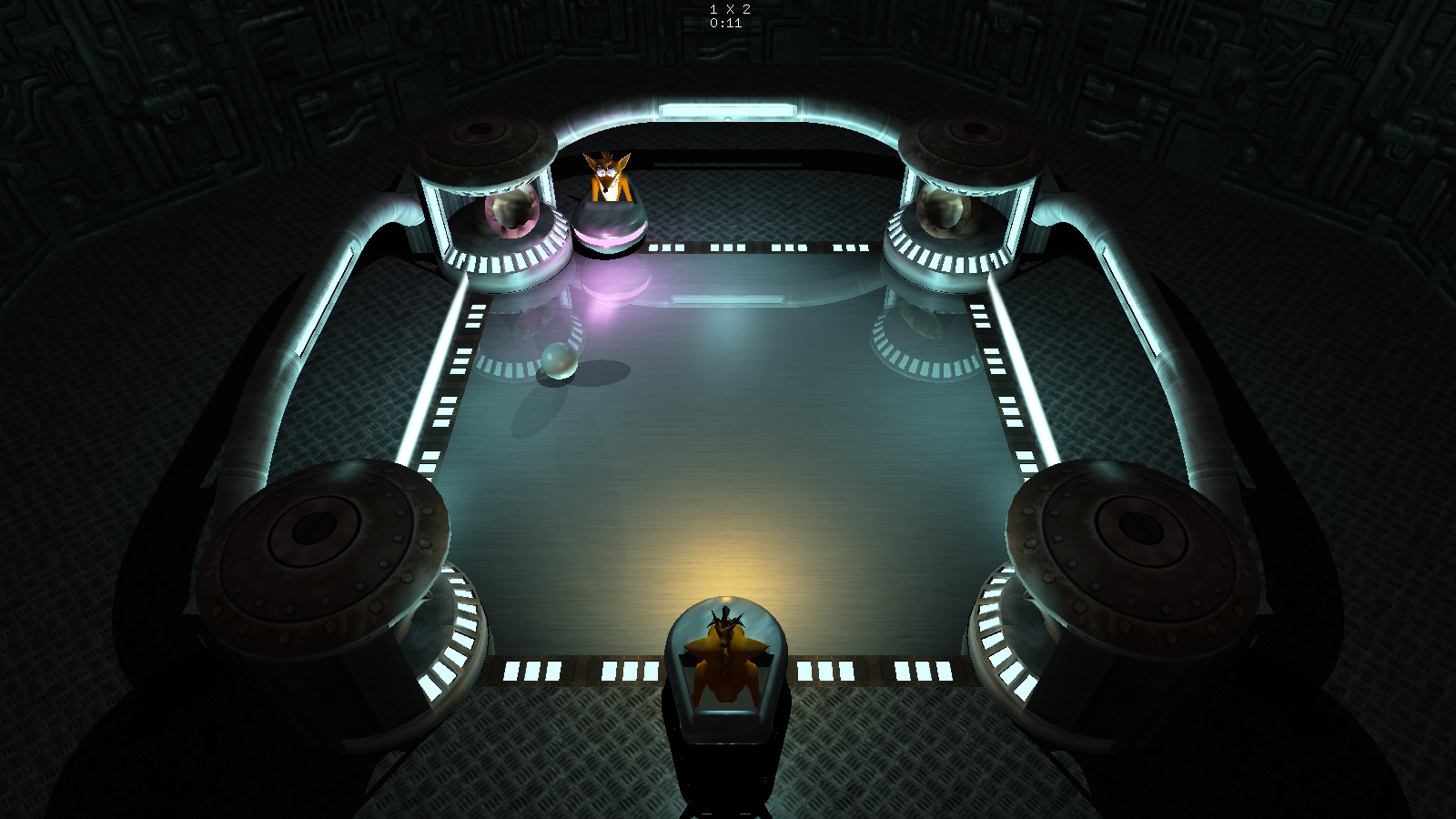Expand the curved pipe joint at the upper-left corner
This screenshot has height=819, width=1456.
382,218
